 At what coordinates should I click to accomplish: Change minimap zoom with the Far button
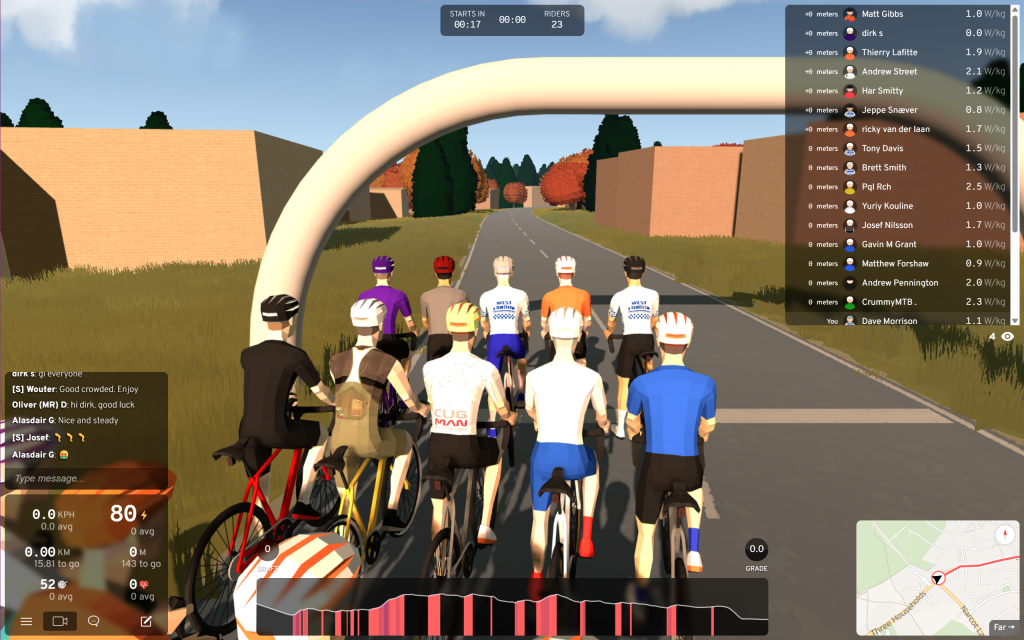1003,627
